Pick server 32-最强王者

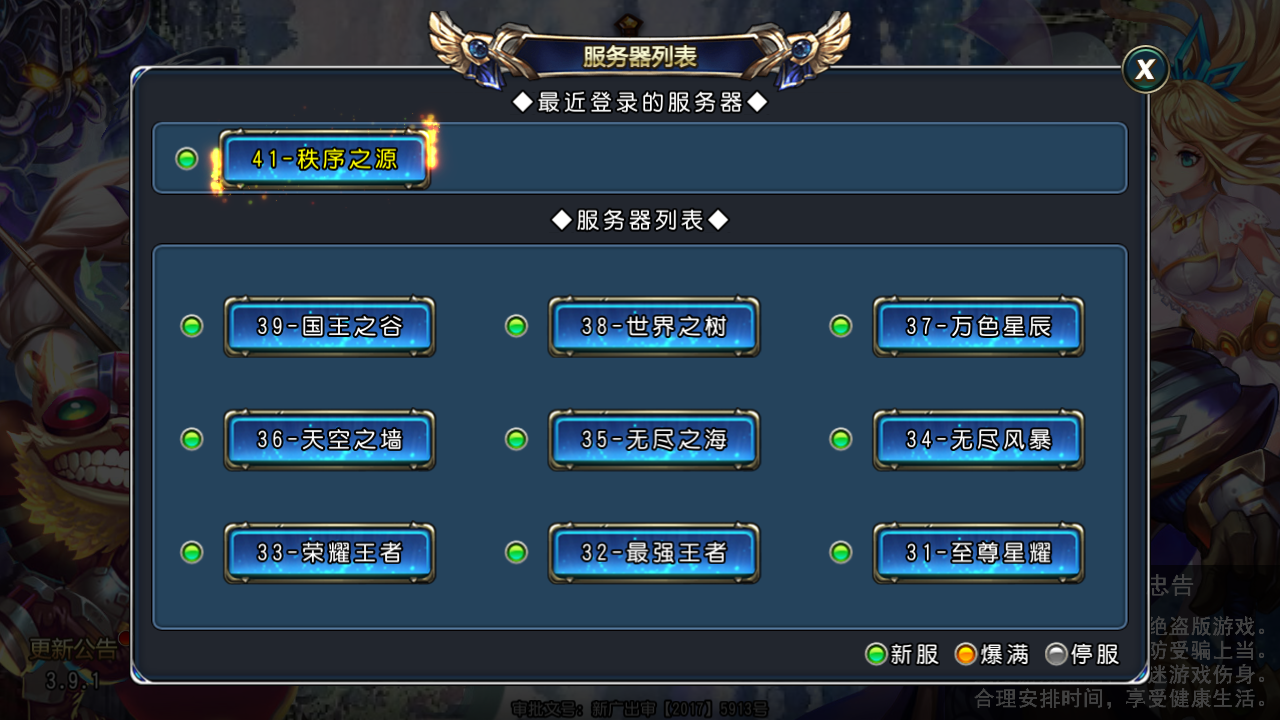654,552
